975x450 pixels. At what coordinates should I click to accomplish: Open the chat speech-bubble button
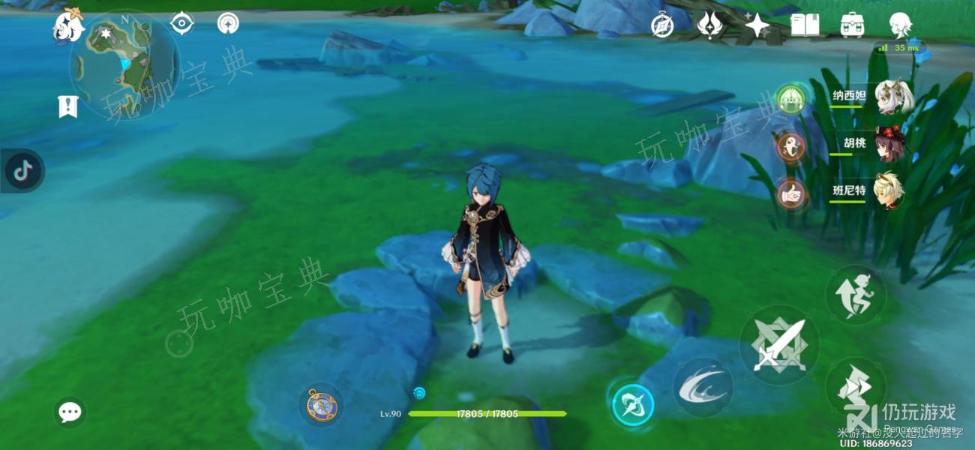click(69, 411)
